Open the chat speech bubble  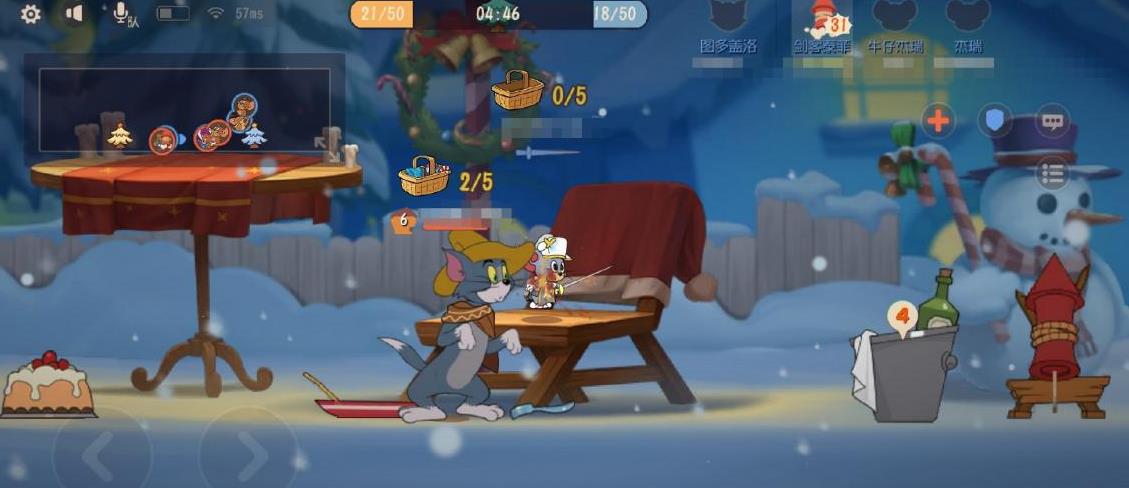pyautogui.click(x=1051, y=121)
